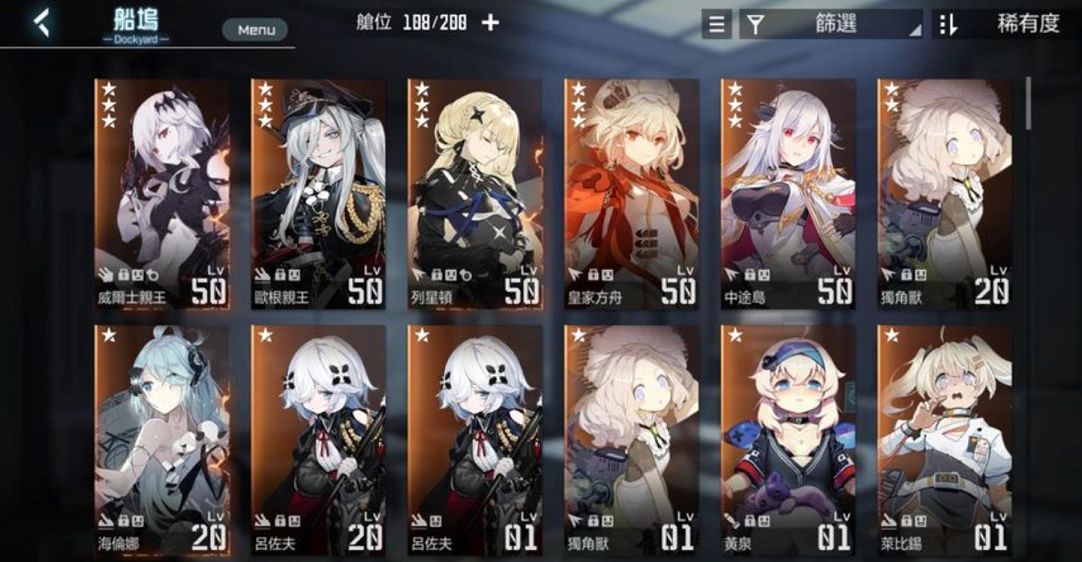
Task: Select the 皇家方舟 ship card
Action: click(x=631, y=193)
